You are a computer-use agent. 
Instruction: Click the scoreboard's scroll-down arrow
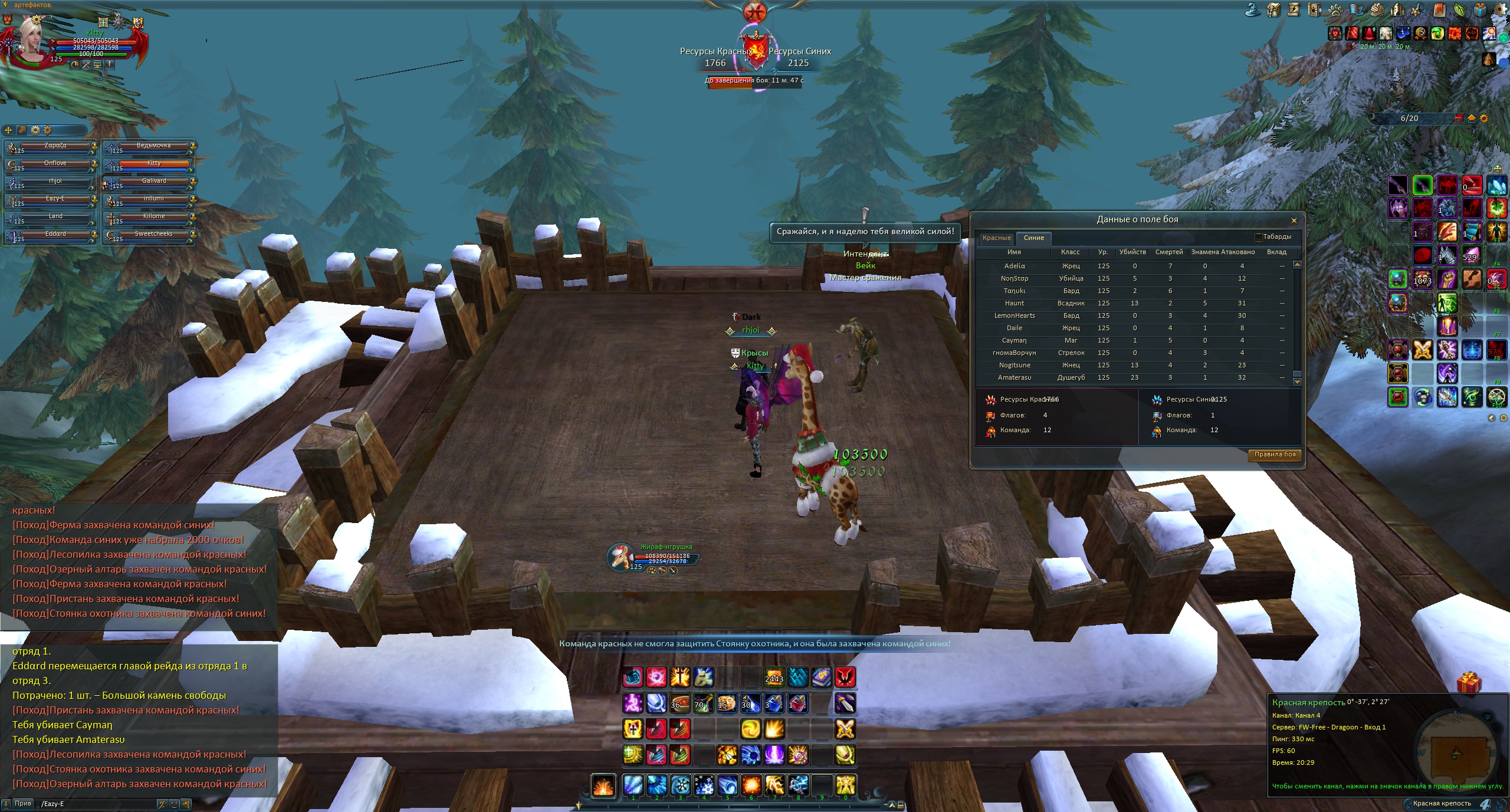coord(1297,382)
